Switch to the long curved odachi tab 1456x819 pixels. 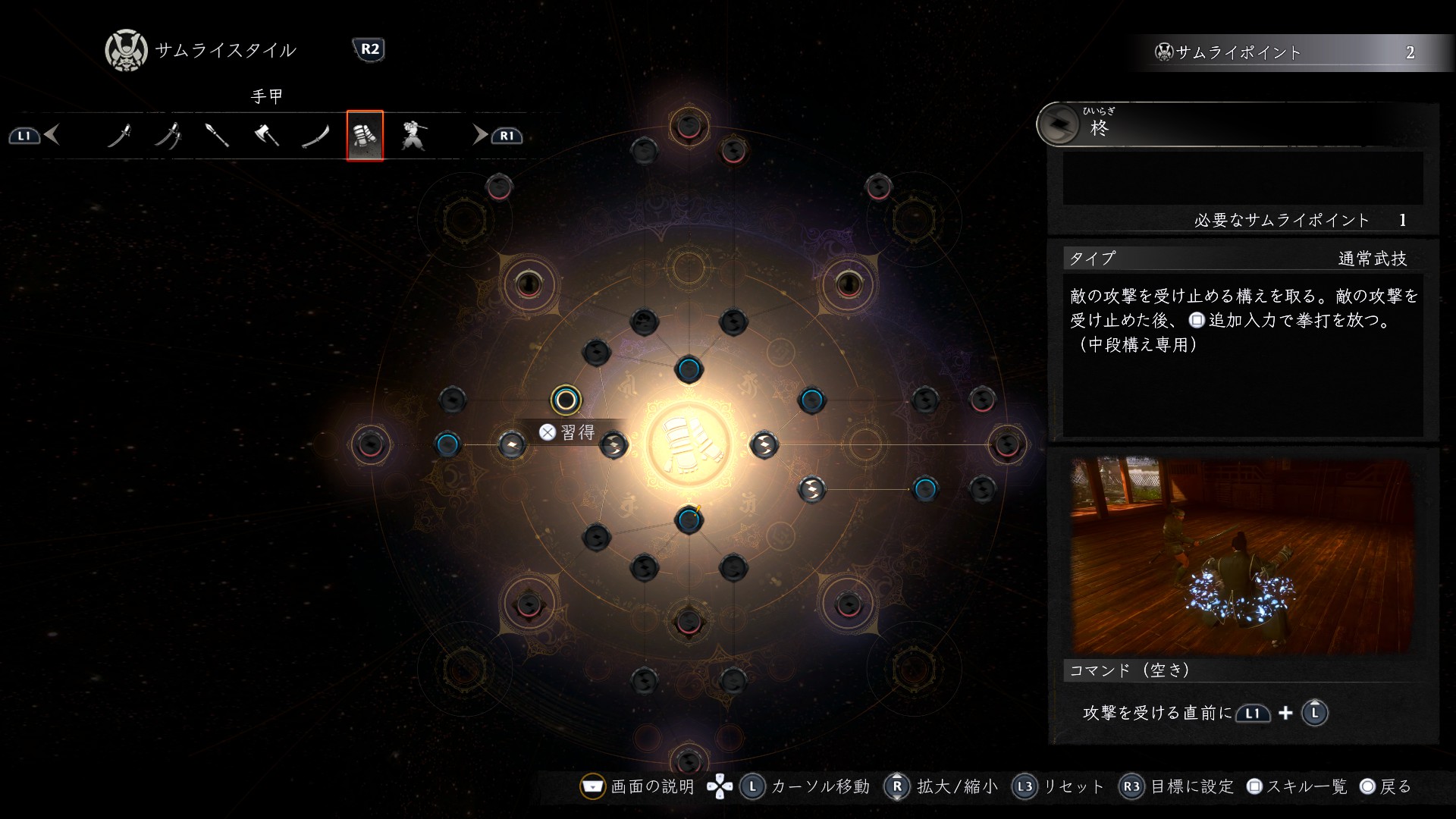315,136
